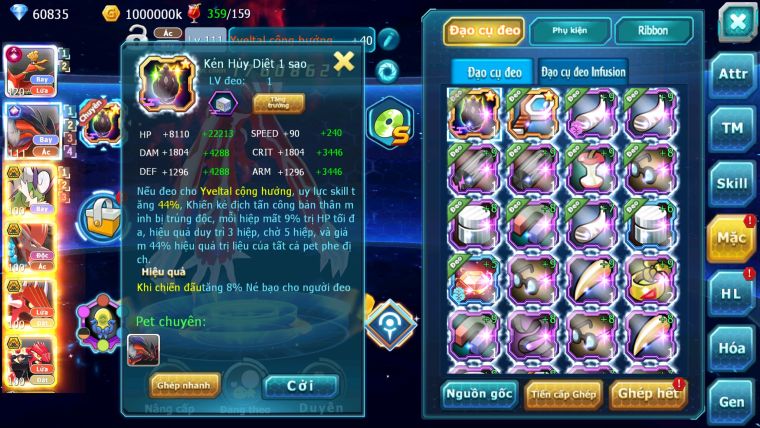Go to the Hóa side tab

pyautogui.click(x=733, y=348)
